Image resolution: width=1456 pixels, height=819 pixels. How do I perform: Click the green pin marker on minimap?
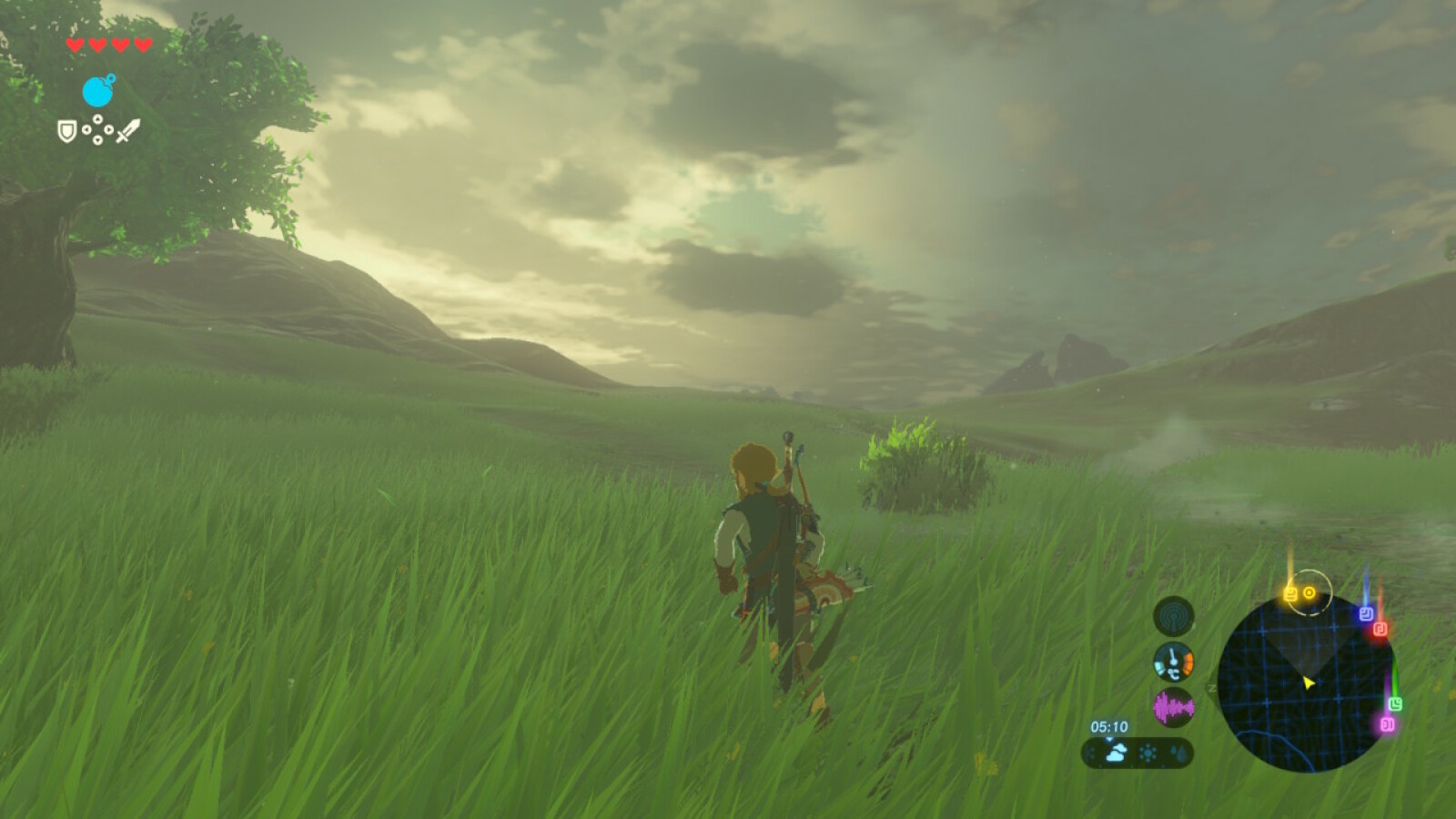click(1396, 703)
